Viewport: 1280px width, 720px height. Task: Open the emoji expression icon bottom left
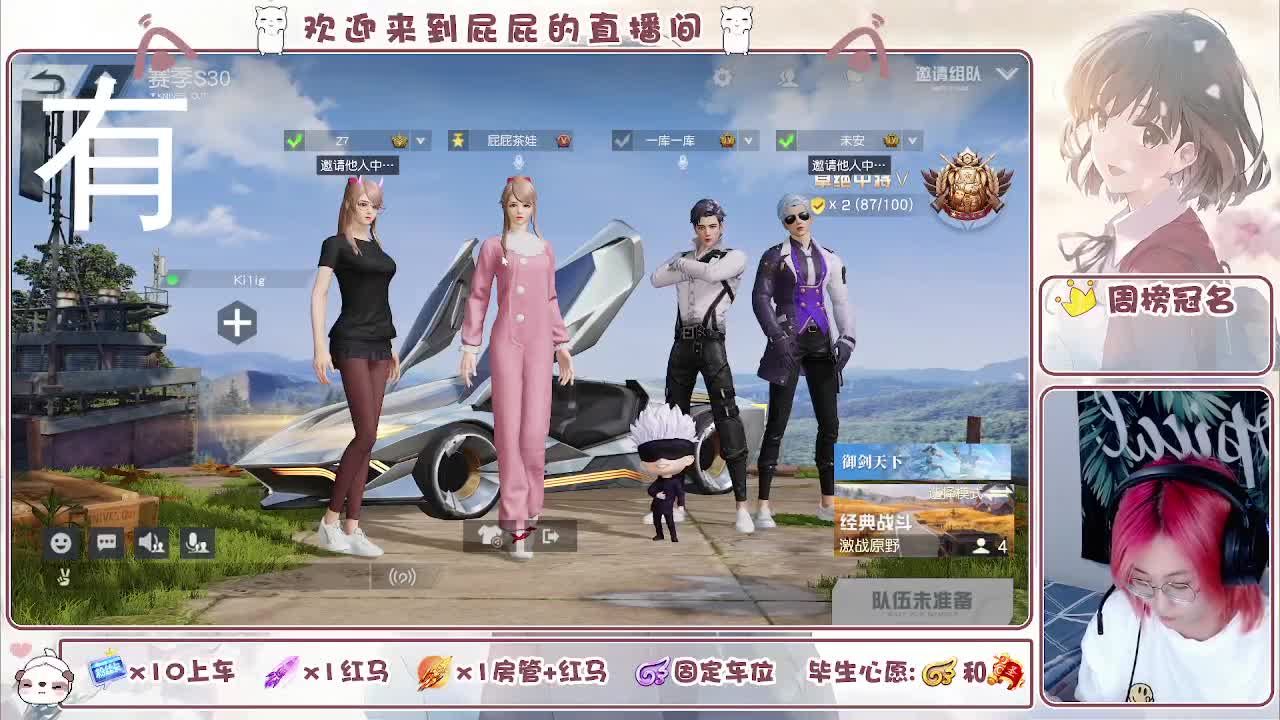(x=59, y=542)
